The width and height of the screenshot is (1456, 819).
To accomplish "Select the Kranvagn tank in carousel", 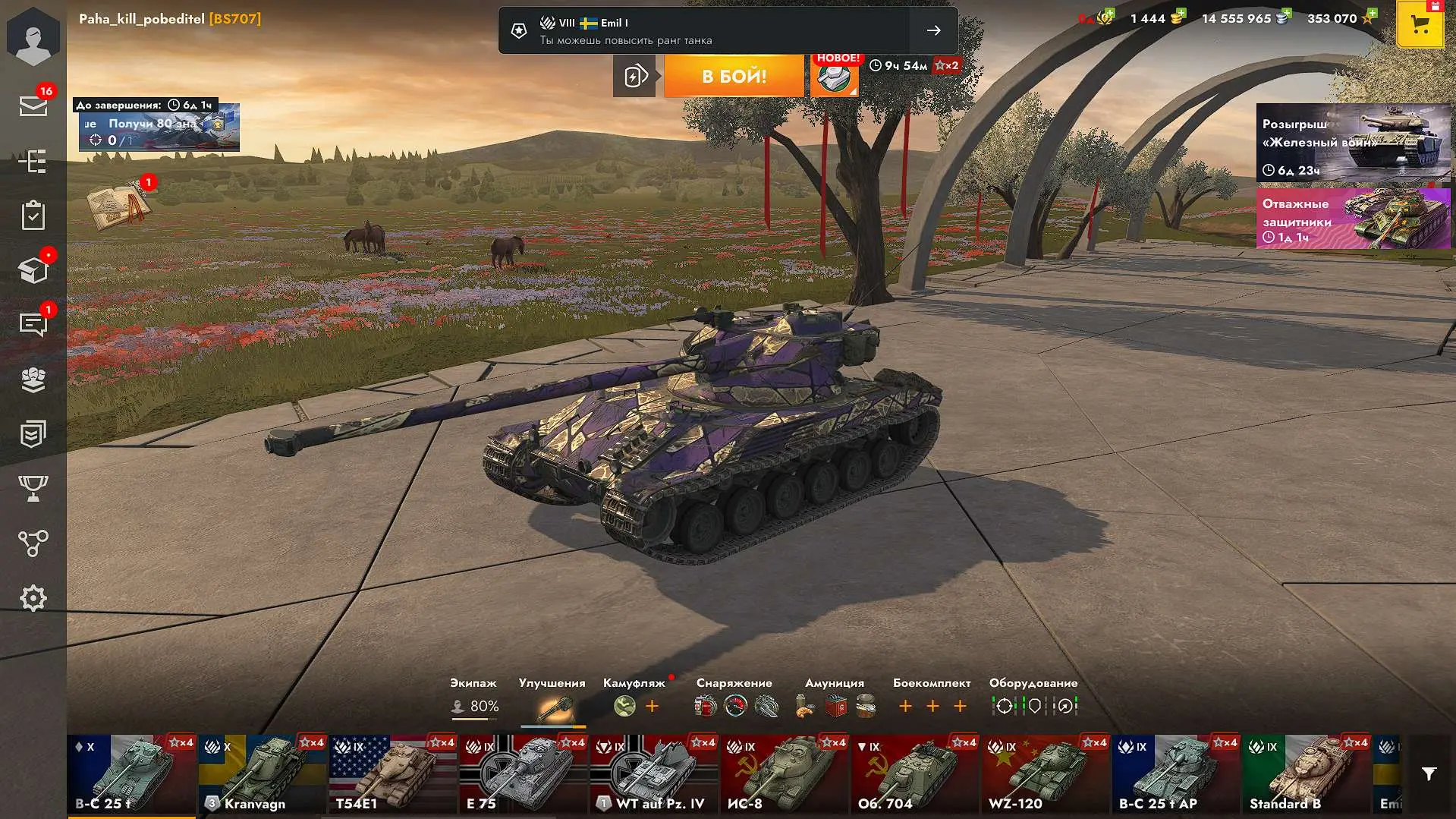I will (x=263, y=774).
